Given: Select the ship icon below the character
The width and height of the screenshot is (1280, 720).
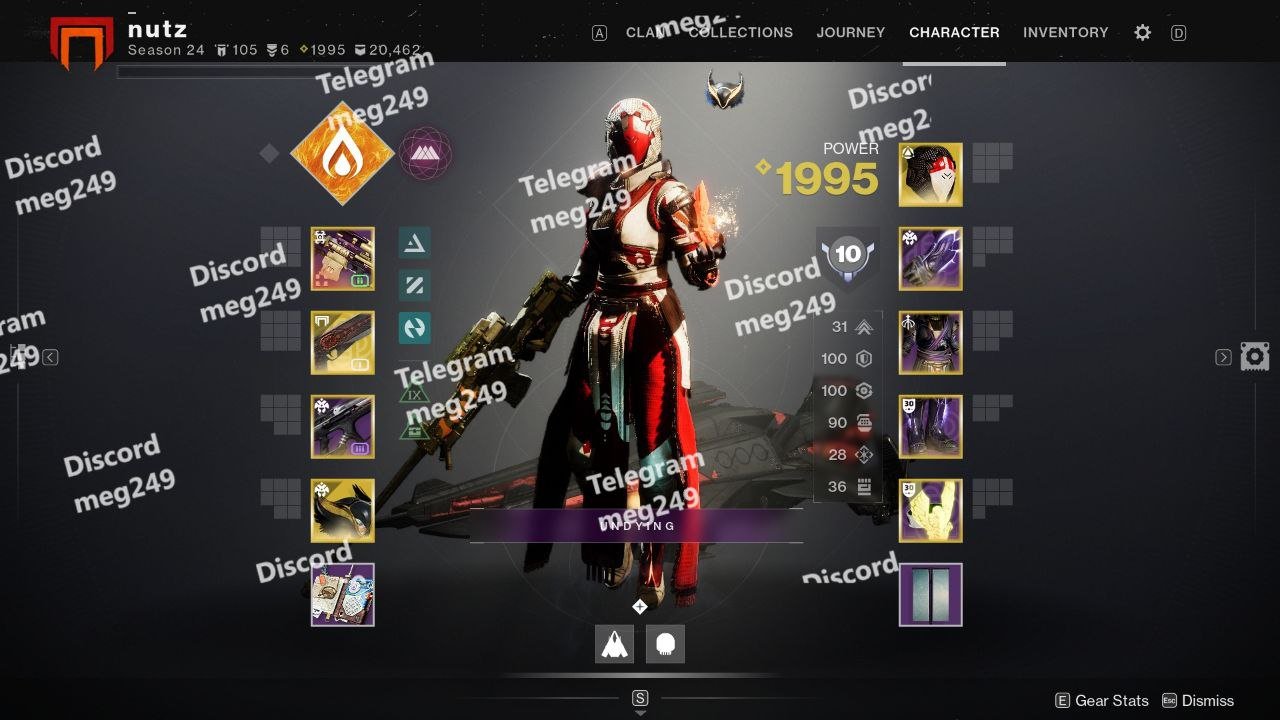Looking at the screenshot, I should tap(615, 645).
